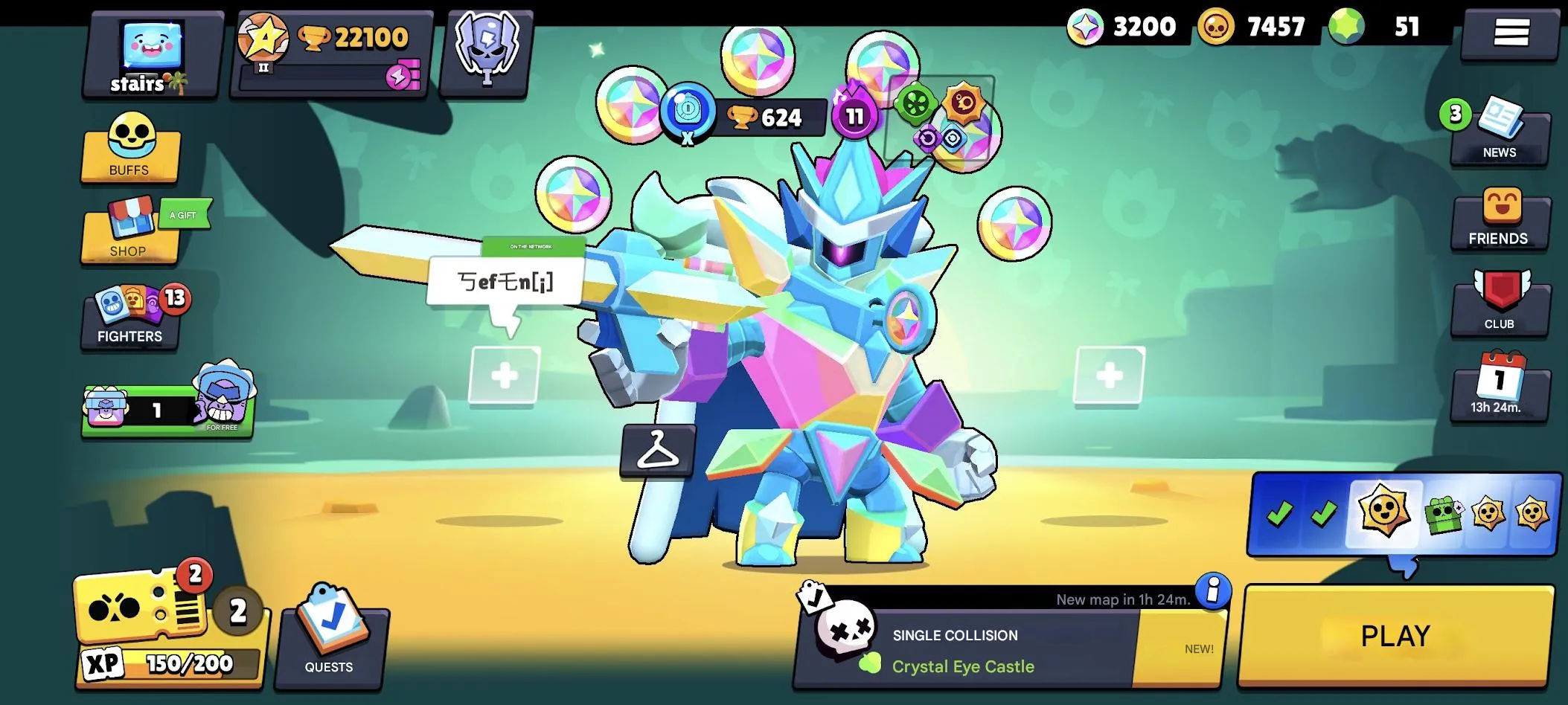Open the Shop with the gift badge
Viewport: 1568px width, 705px height.
tap(130, 231)
